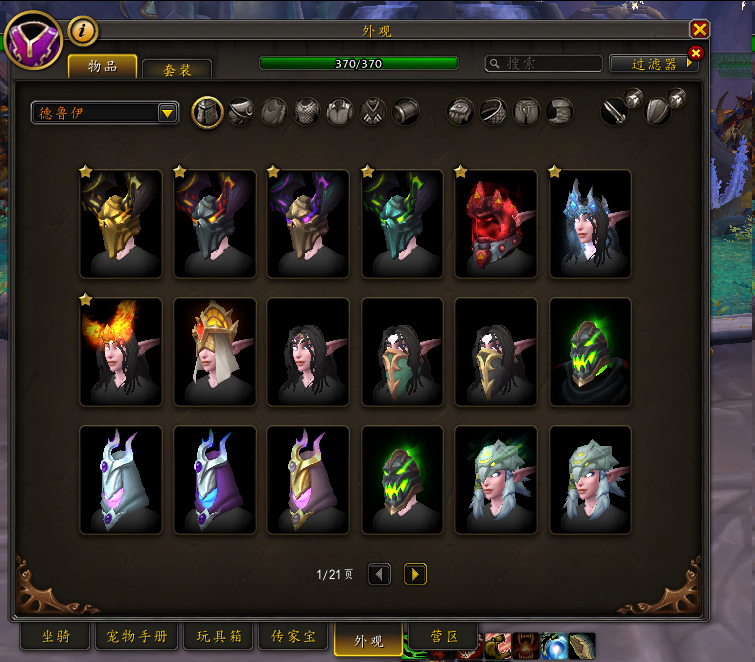Screen dimensions: 755x662
Task: Switch to the 营区 tab
Action: tap(443, 636)
